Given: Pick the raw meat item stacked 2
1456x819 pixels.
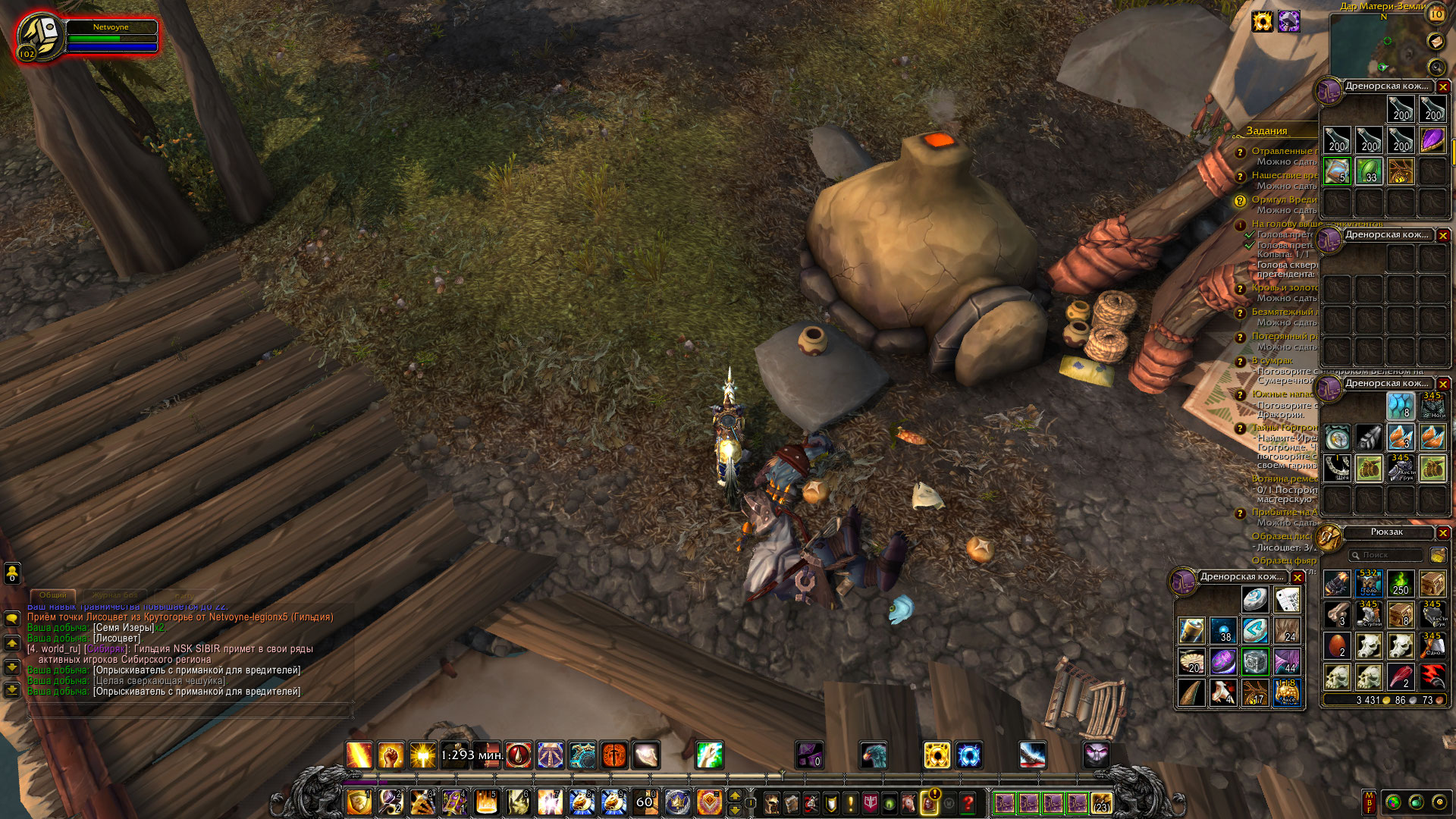Looking at the screenshot, I should [x=1400, y=676].
